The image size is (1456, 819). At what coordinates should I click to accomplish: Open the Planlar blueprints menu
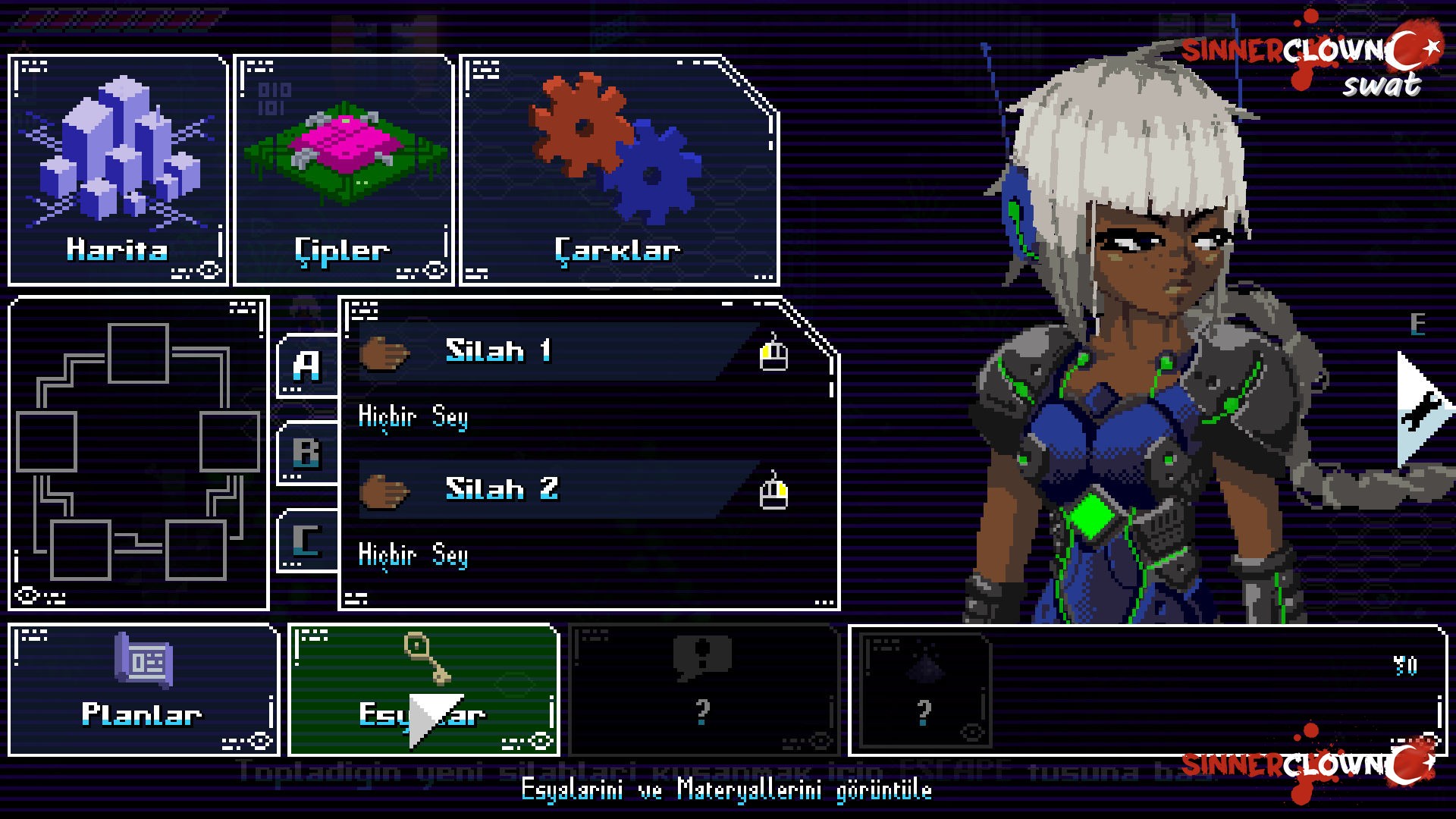(x=143, y=690)
